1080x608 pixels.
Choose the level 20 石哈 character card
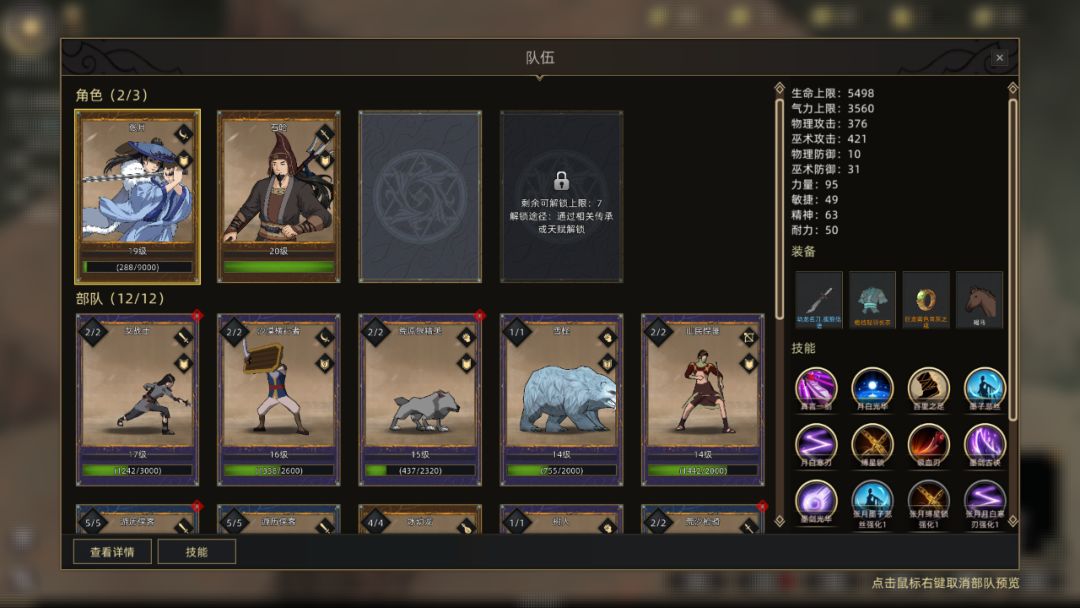[279, 196]
